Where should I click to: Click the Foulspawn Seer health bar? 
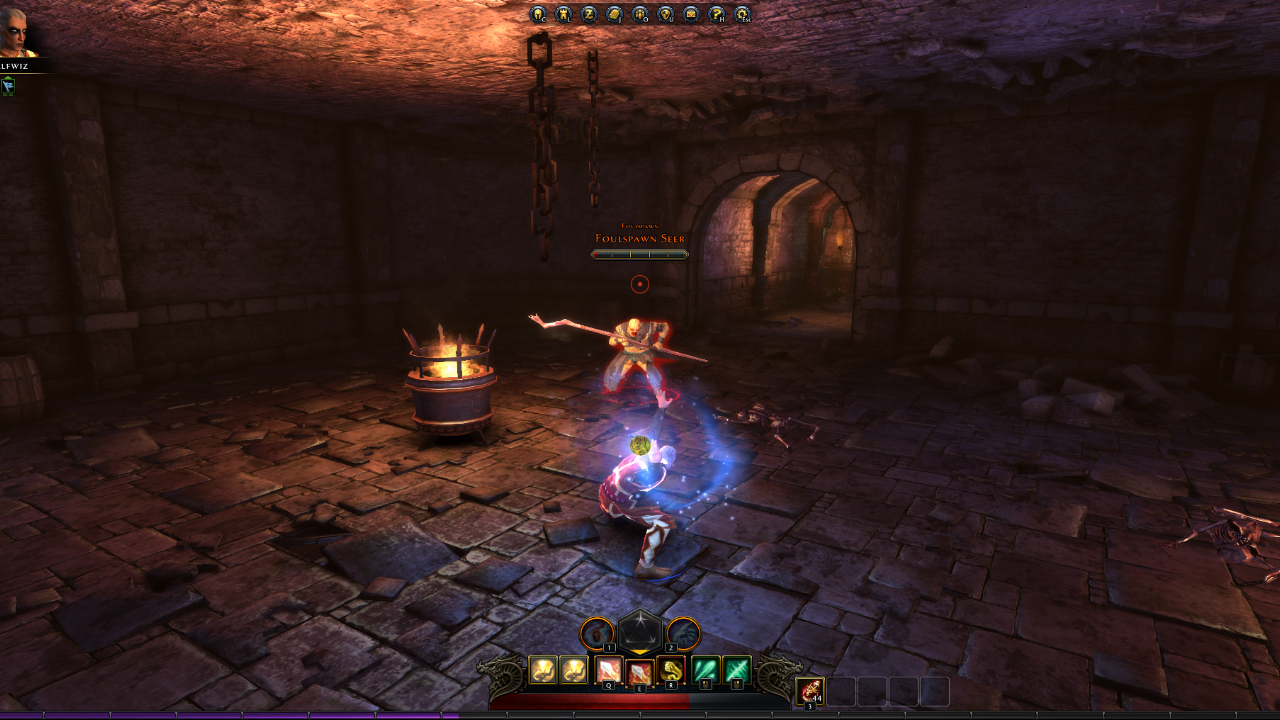[x=639, y=253]
